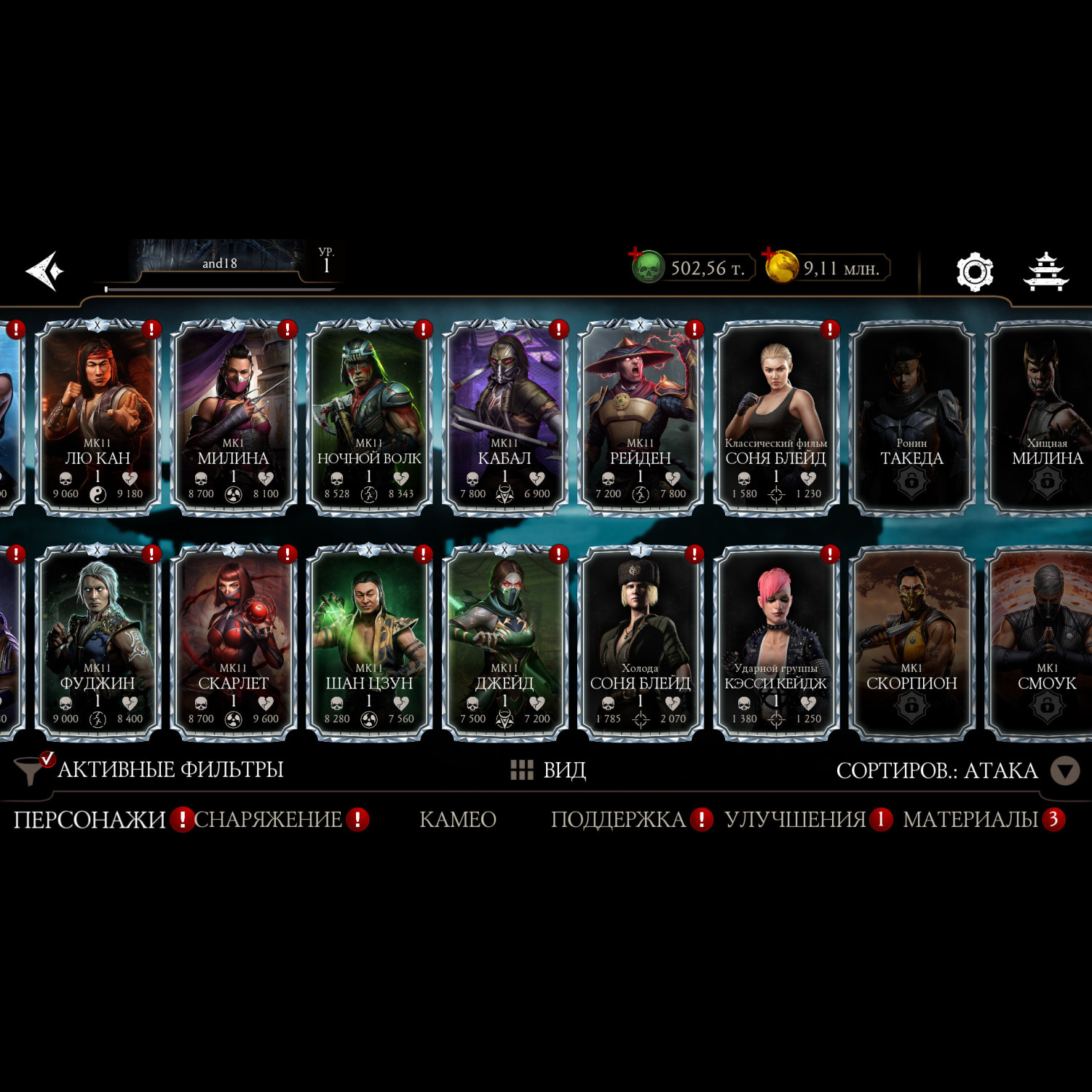The width and height of the screenshot is (1092, 1092).
Task: Pick the MK11 Рейден card
Action: (x=640, y=417)
